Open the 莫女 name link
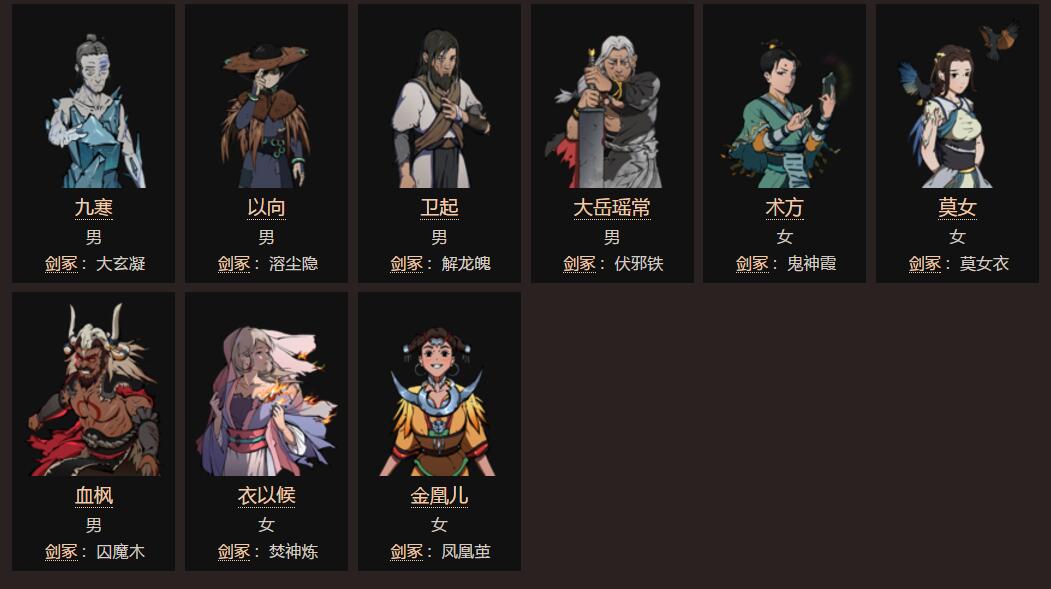 click(957, 208)
